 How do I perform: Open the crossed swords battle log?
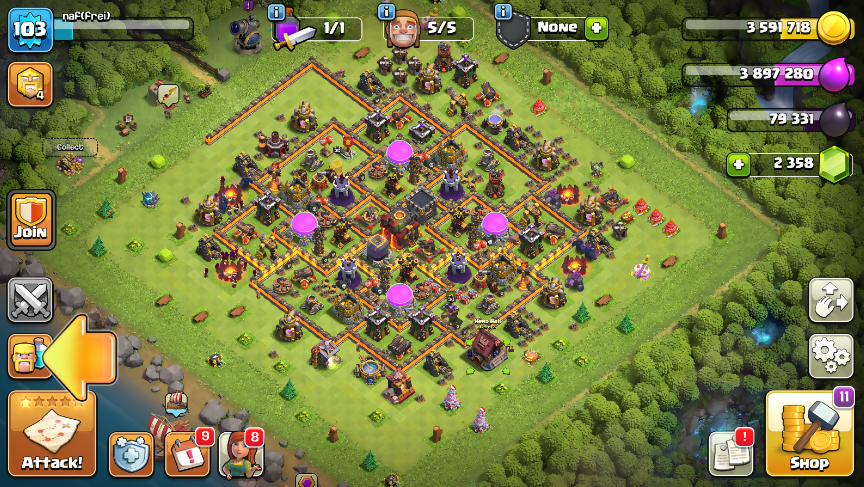[x=30, y=300]
